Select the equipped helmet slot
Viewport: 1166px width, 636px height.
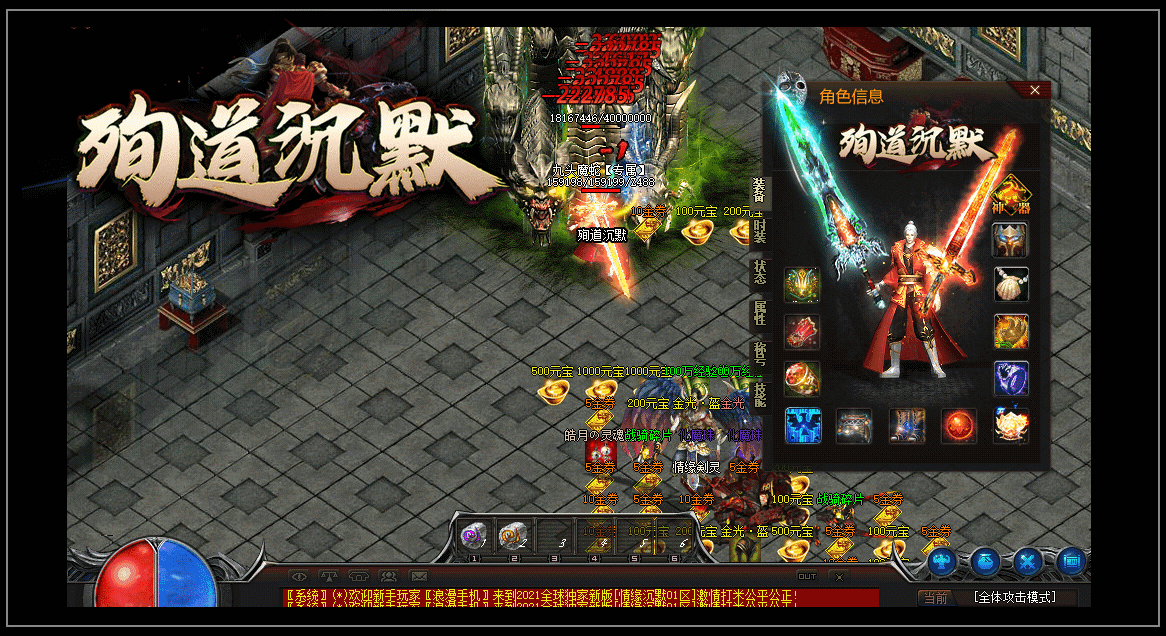(x=1011, y=241)
